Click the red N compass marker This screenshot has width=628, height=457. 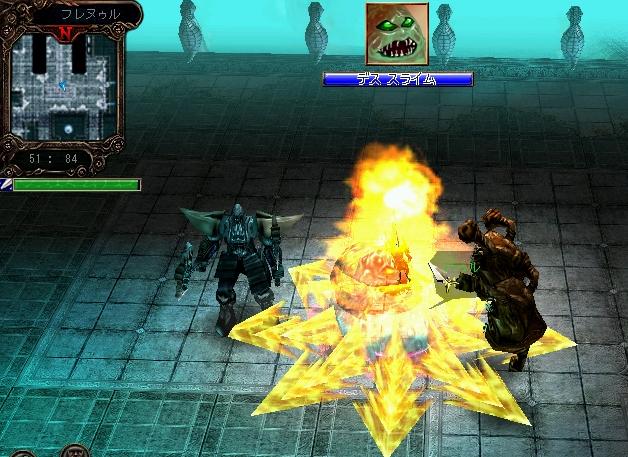[65, 32]
